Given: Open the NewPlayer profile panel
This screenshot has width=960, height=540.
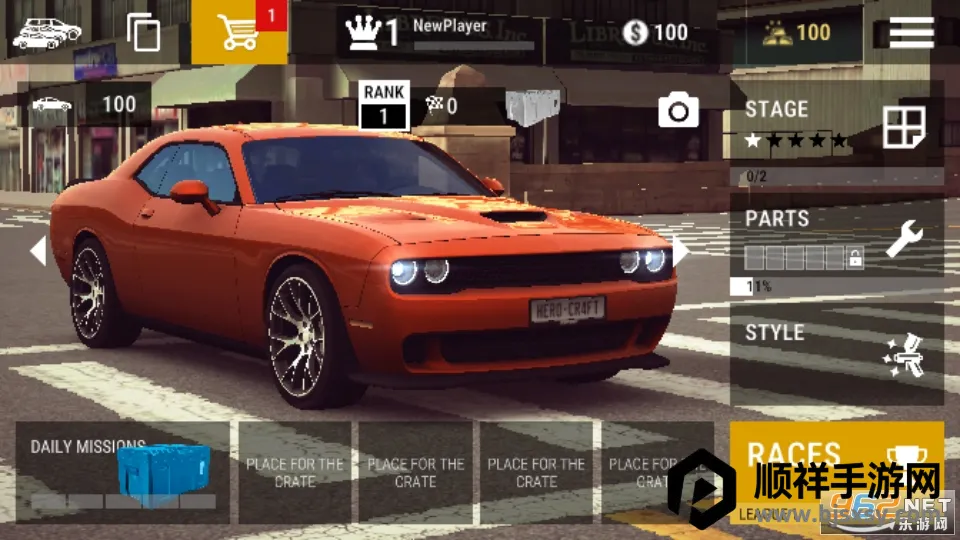Looking at the screenshot, I should coord(440,32).
